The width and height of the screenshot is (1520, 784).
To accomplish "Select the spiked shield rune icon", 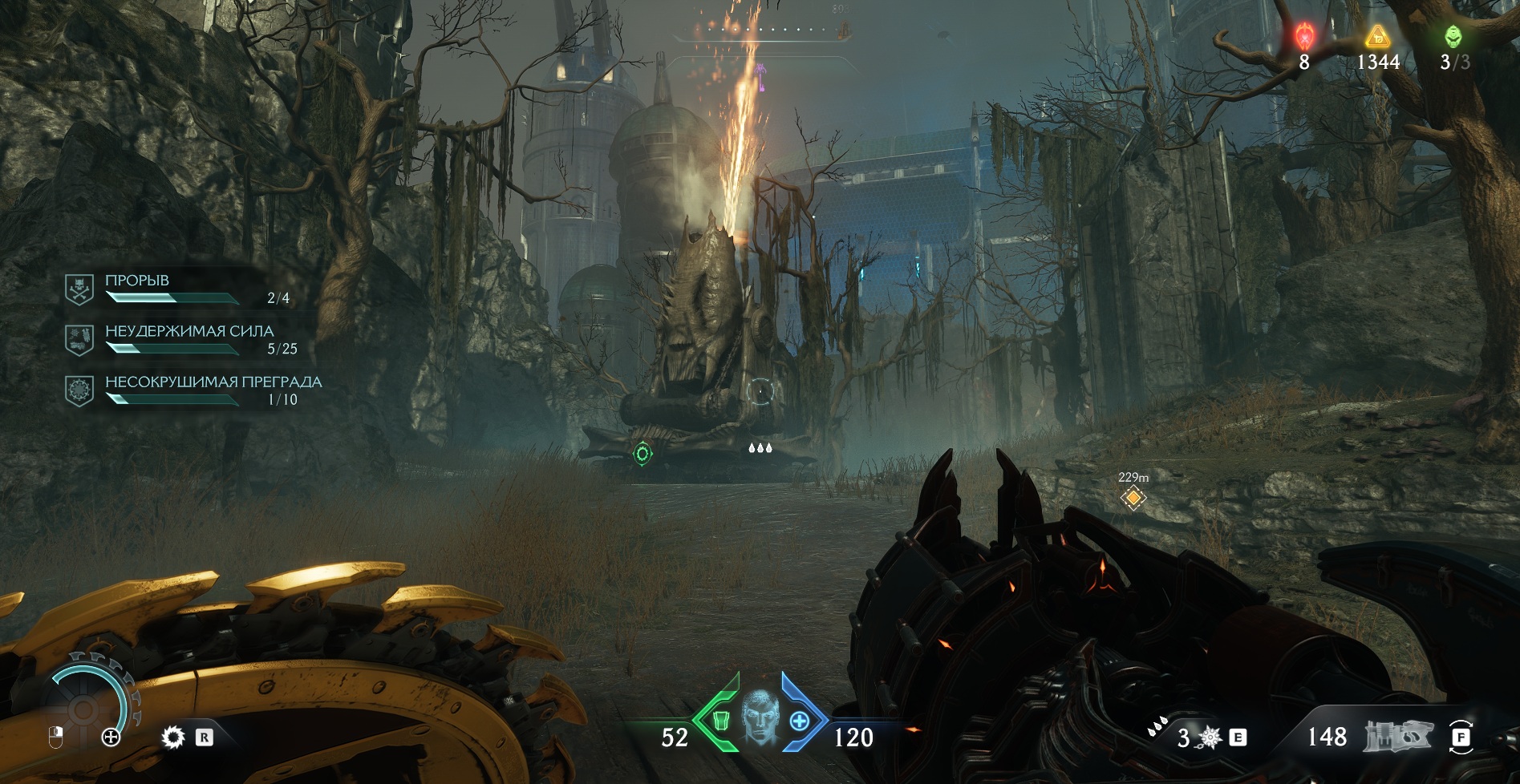I will tap(1210, 738).
